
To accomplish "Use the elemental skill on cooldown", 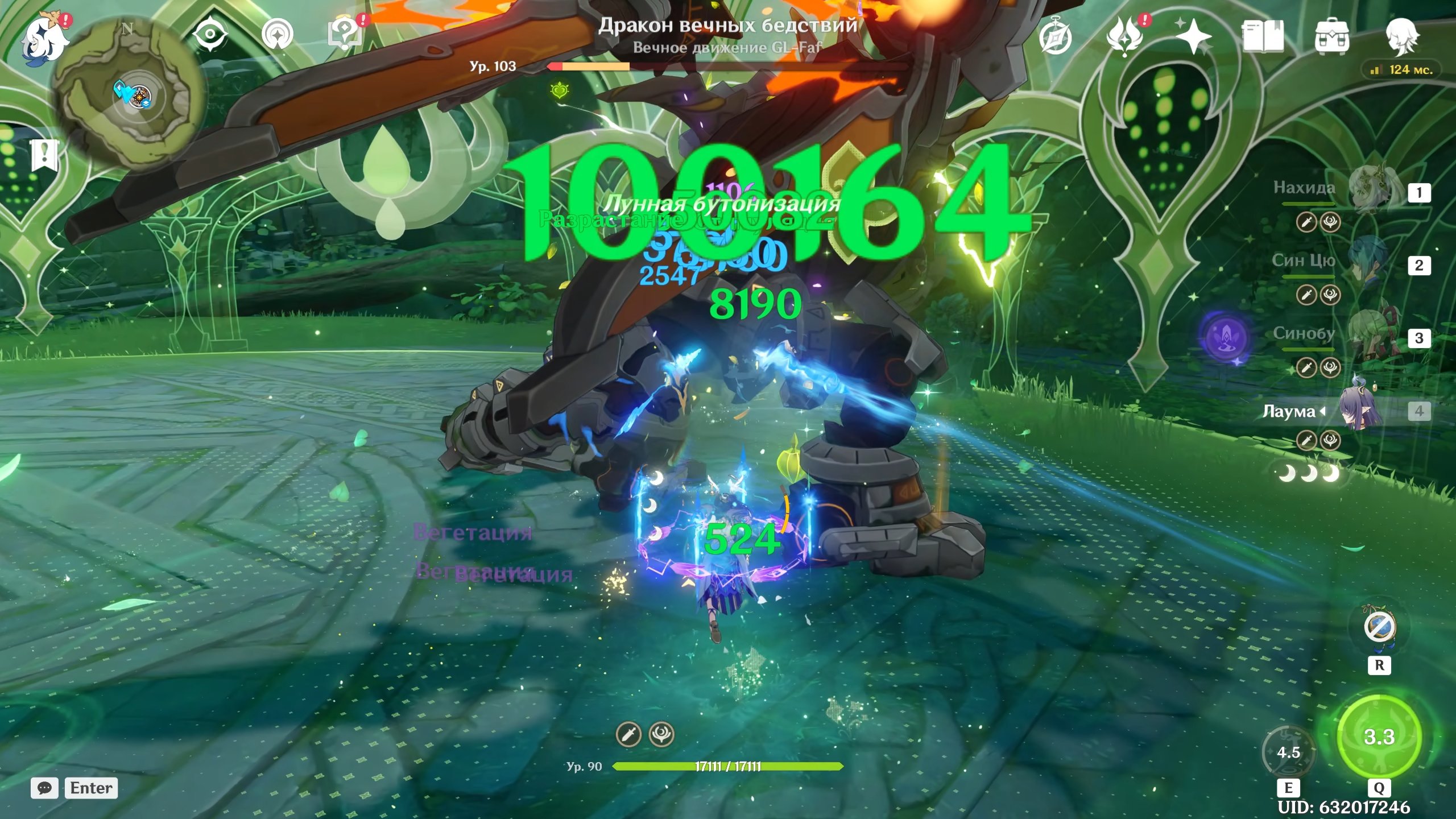I will tap(1289, 752).
